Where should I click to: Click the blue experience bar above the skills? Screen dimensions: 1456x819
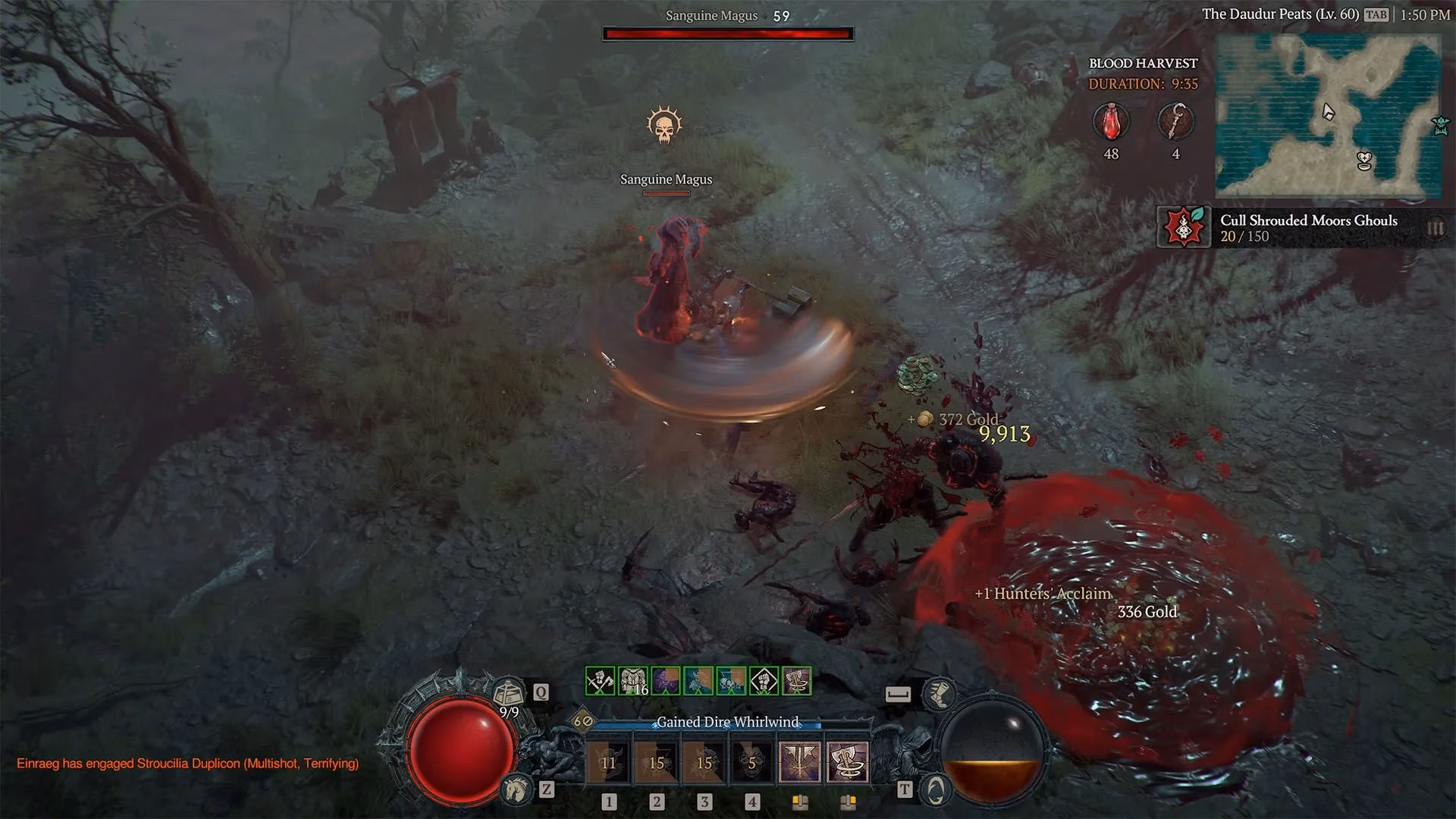[707, 727]
